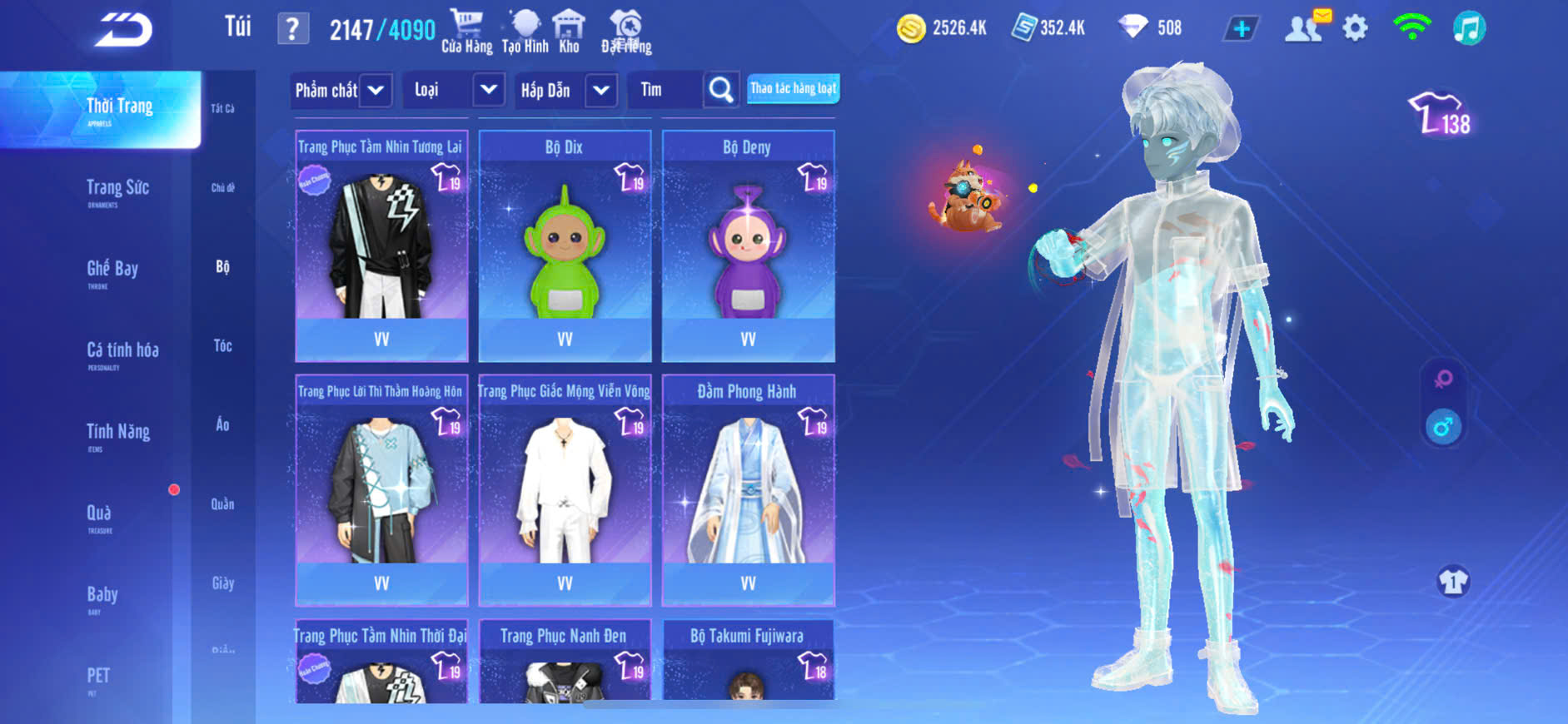This screenshot has height=724, width=1568.
Task: Open the Kho storage
Action: click(569, 31)
